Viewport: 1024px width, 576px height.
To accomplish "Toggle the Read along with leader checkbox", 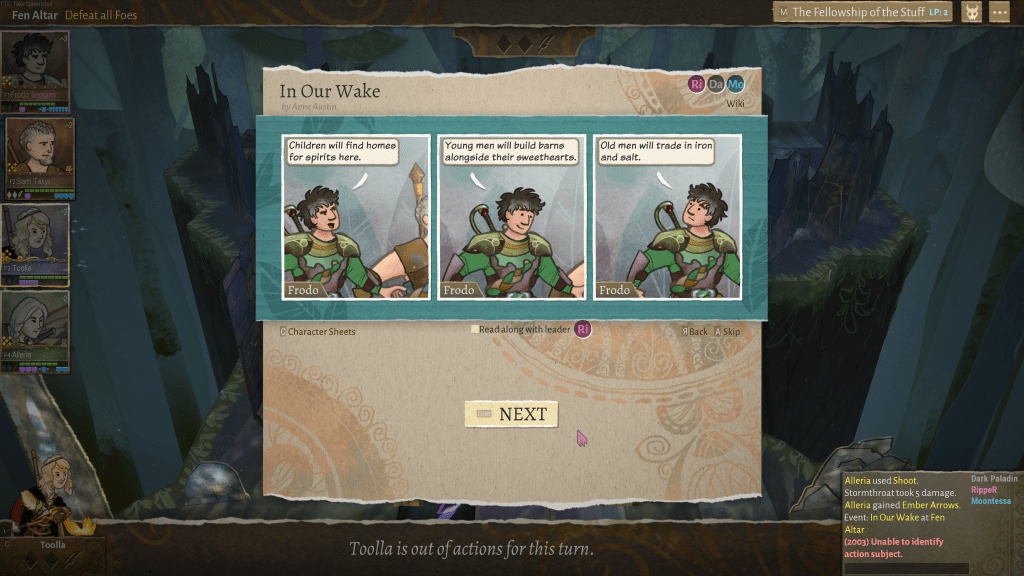I will point(475,329).
